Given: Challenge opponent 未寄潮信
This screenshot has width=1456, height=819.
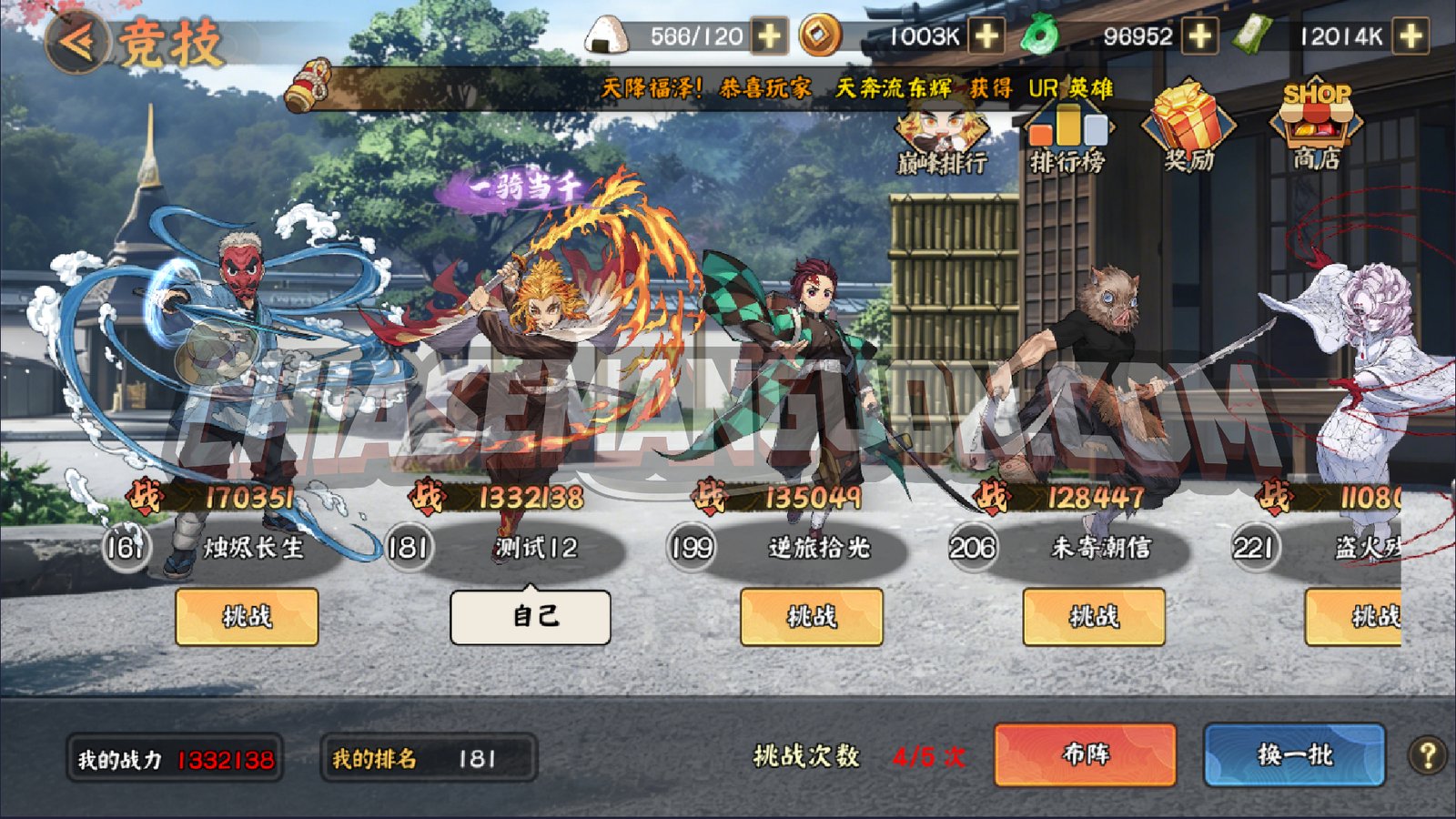Looking at the screenshot, I should (1094, 616).
